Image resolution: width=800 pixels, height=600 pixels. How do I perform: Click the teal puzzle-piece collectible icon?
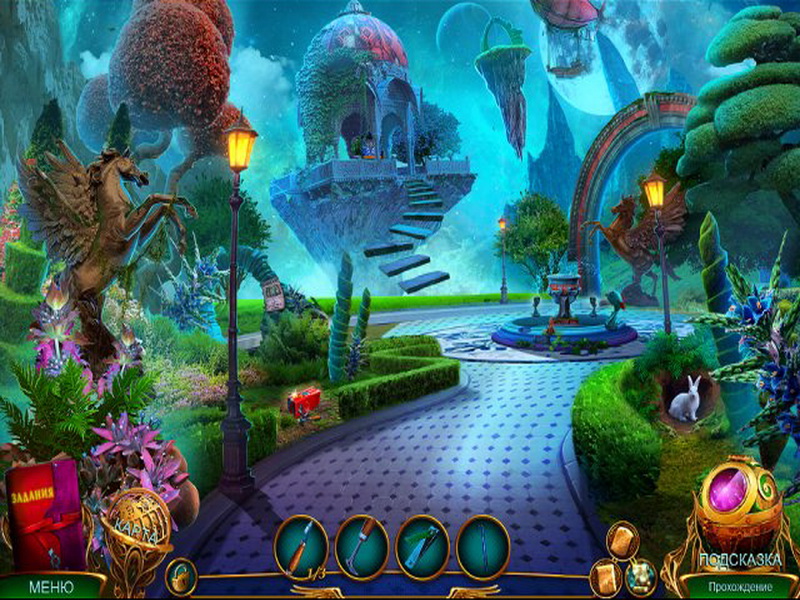(640, 575)
